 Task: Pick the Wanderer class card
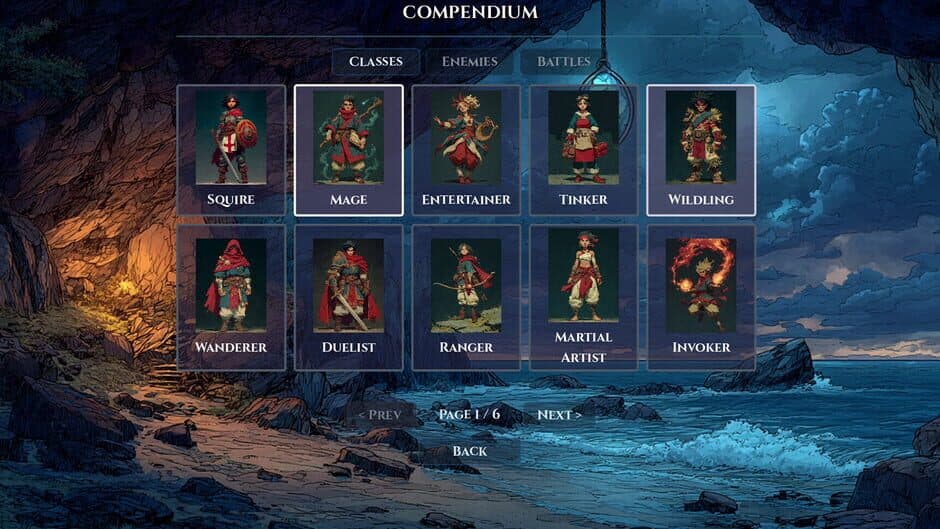tap(231, 297)
